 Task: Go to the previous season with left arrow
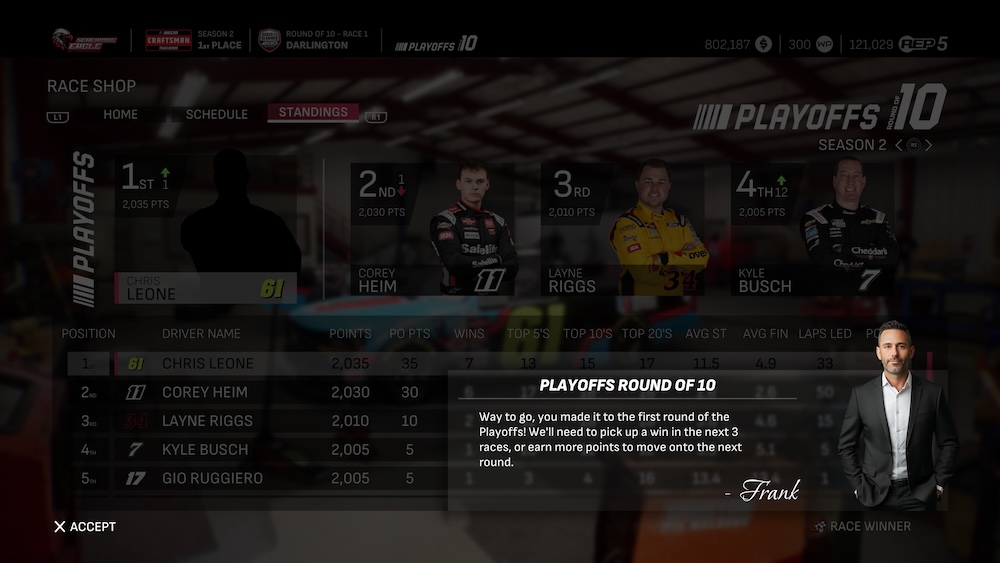point(898,145)
